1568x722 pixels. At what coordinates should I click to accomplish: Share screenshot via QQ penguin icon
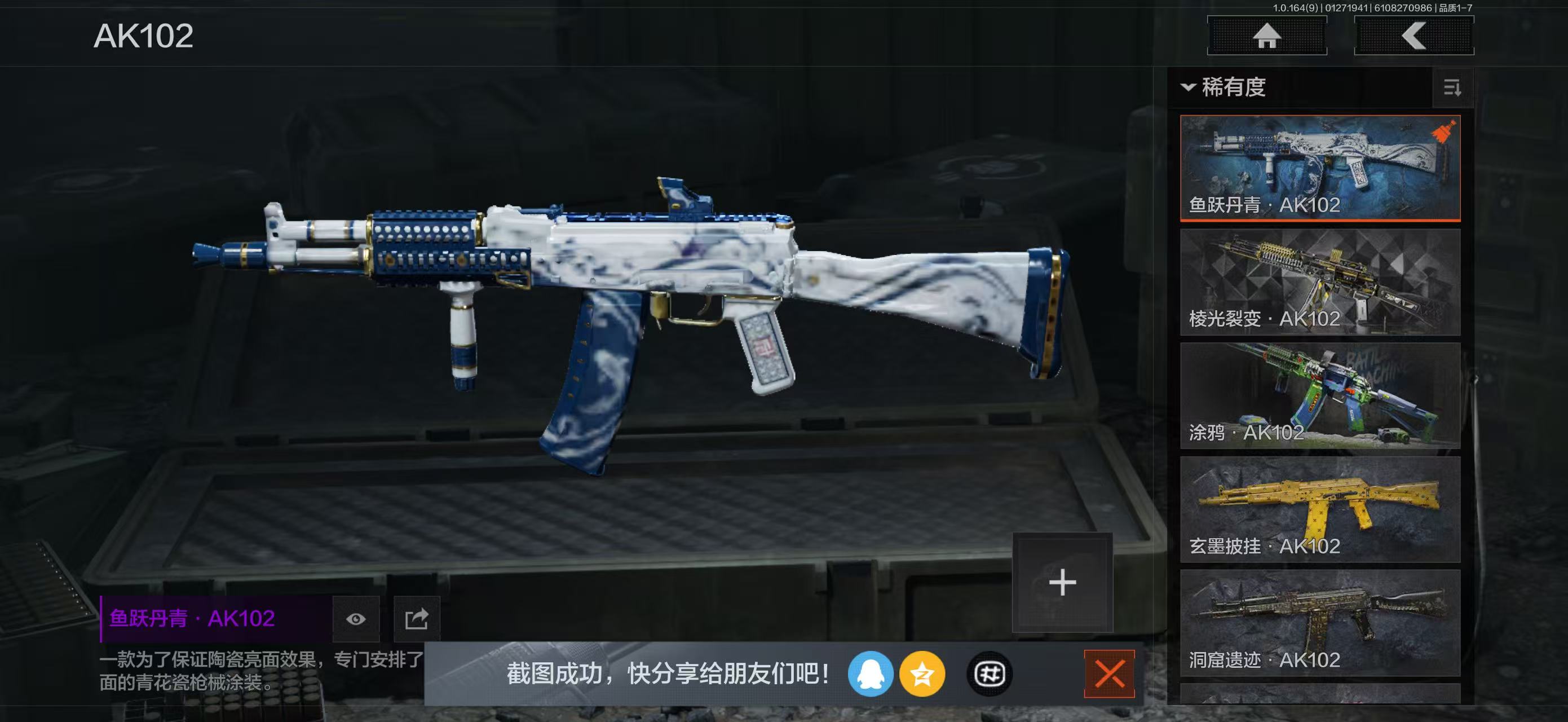871,674
